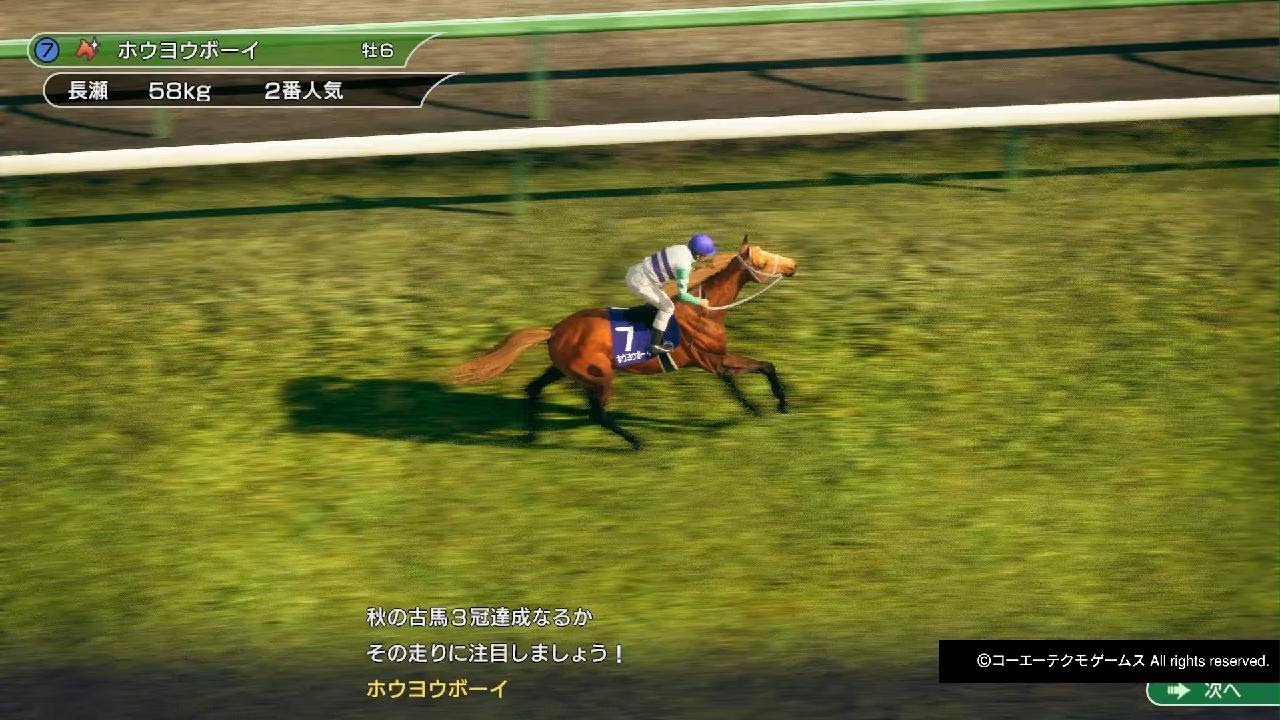Select the 長瀬 jockey name entry
This screenshot has height=720, width=1280.
click(x=90, y=92)
